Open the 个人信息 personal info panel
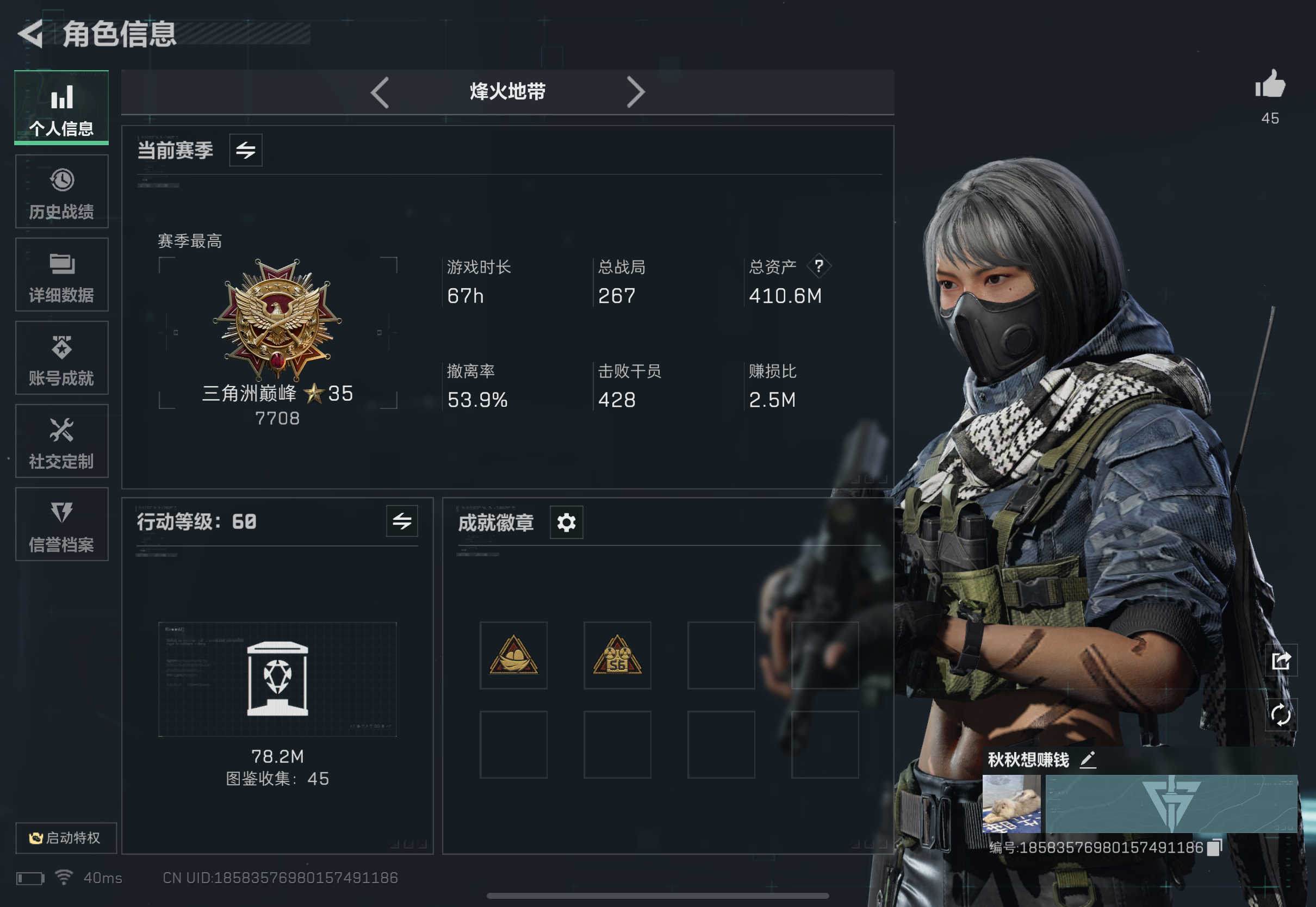Viewport: 1316px width, 907px height. (x=61, y=108)
